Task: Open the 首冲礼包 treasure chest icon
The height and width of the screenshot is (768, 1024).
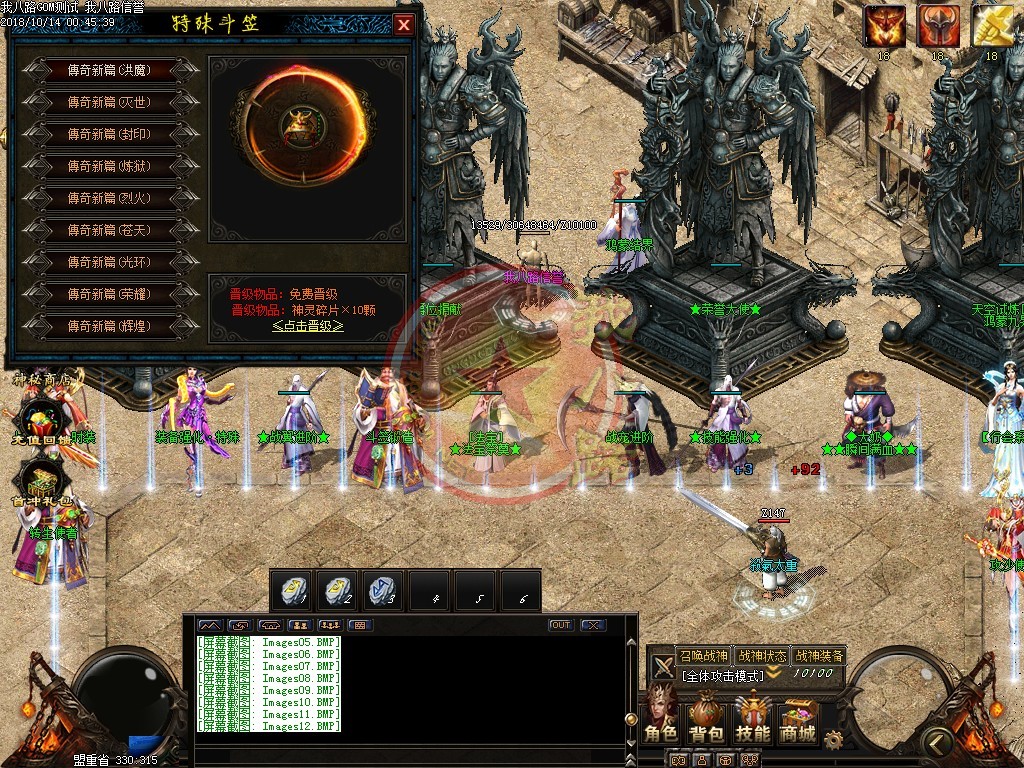Action: pyautogui.click(x=38, y=485)
